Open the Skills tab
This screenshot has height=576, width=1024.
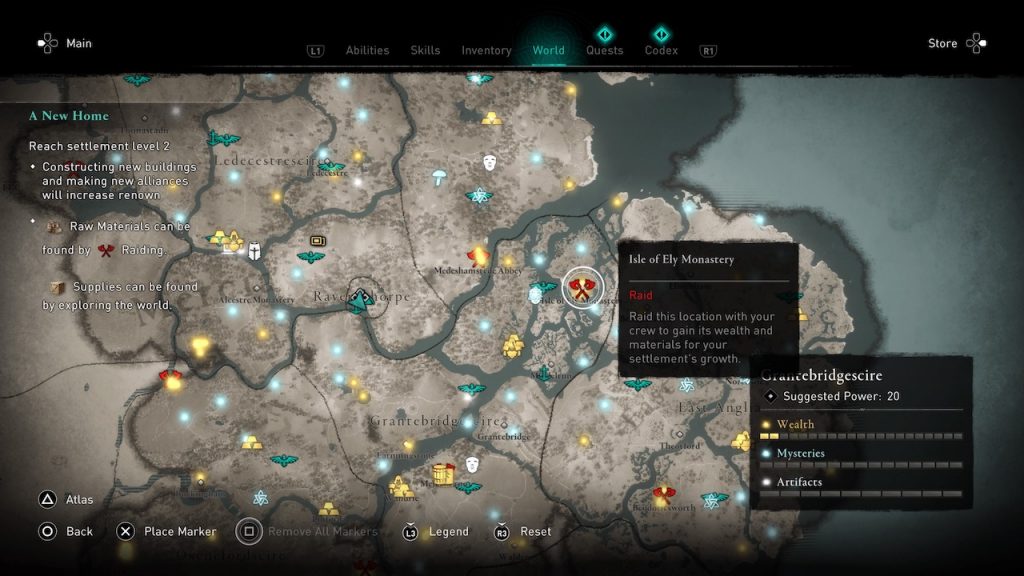pyautogui.click(x=425, y=50)
